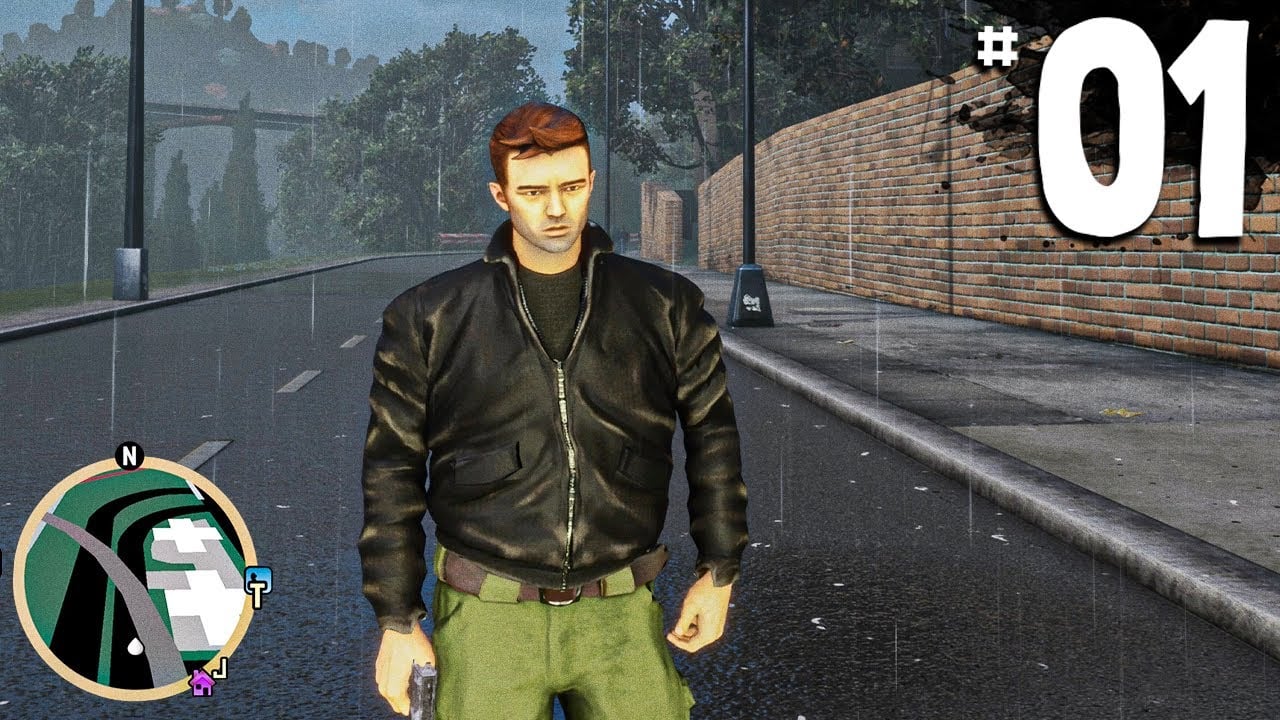Click the red bench beneath the trees
The height and width of the screenshot is (720, 1280).
click(460, 238)
